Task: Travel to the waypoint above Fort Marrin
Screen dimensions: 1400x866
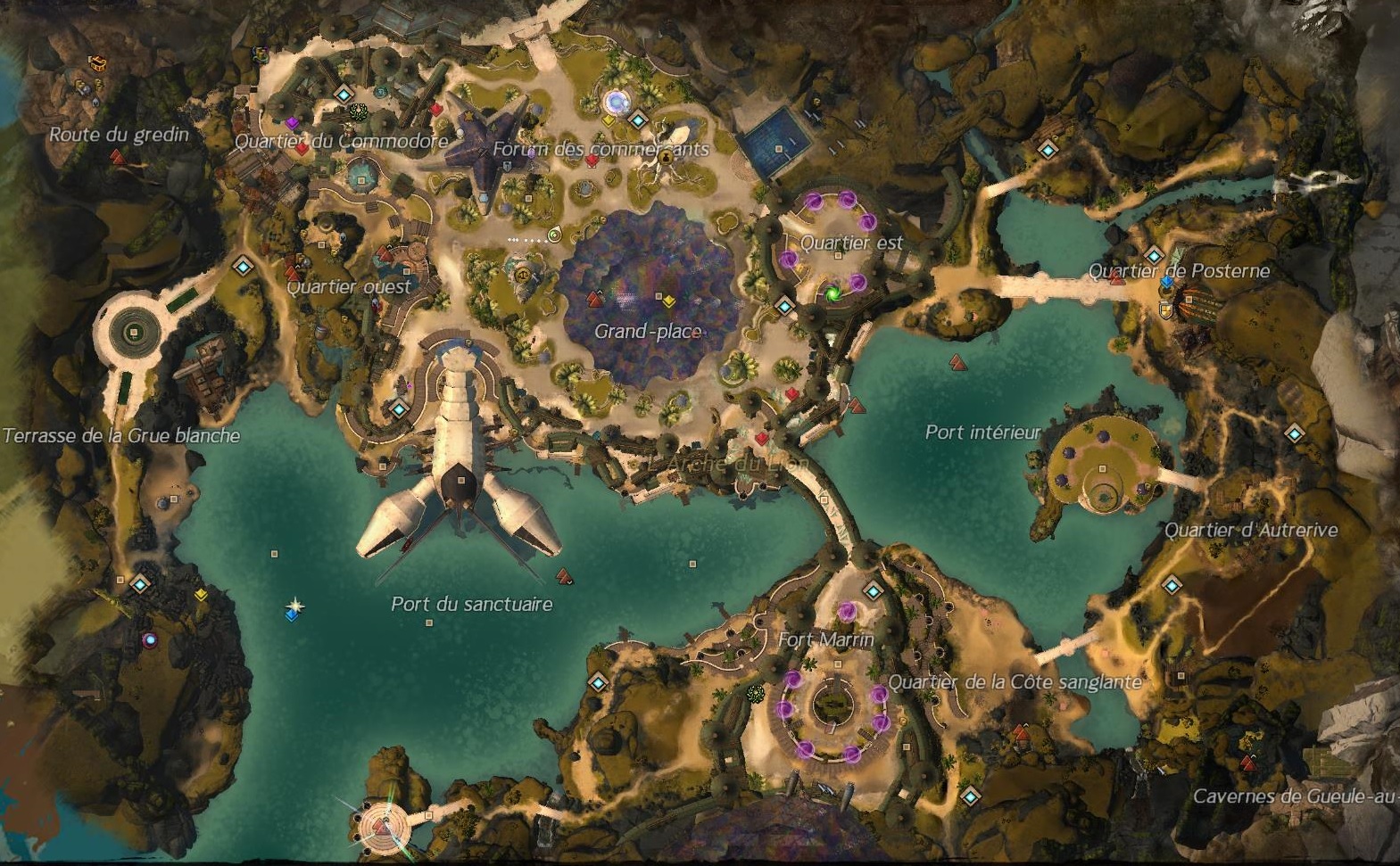Action: (x=872, y=590)
